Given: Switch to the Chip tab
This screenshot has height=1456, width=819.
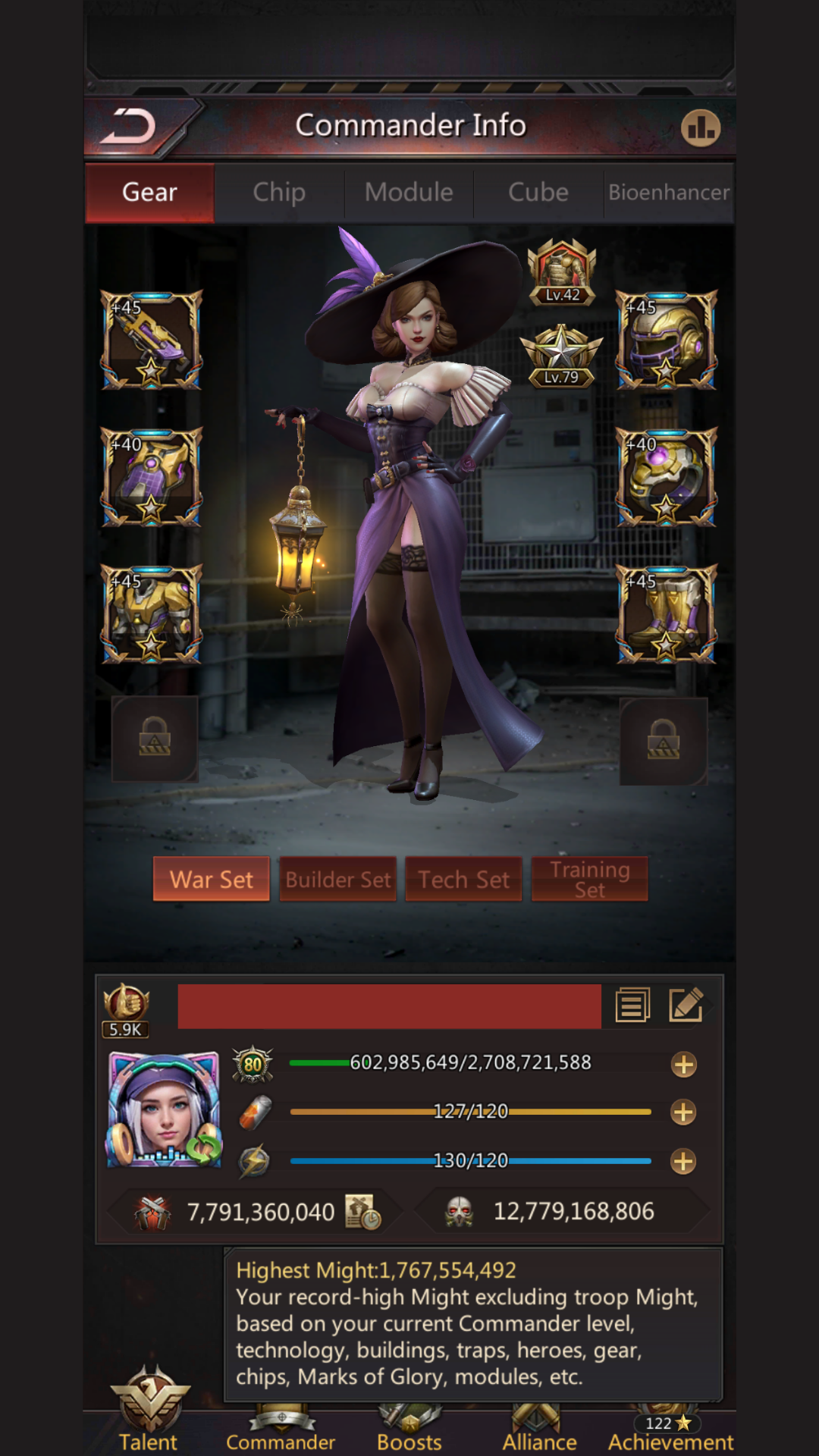Looking at the screenshot, I should coord(279,193).
